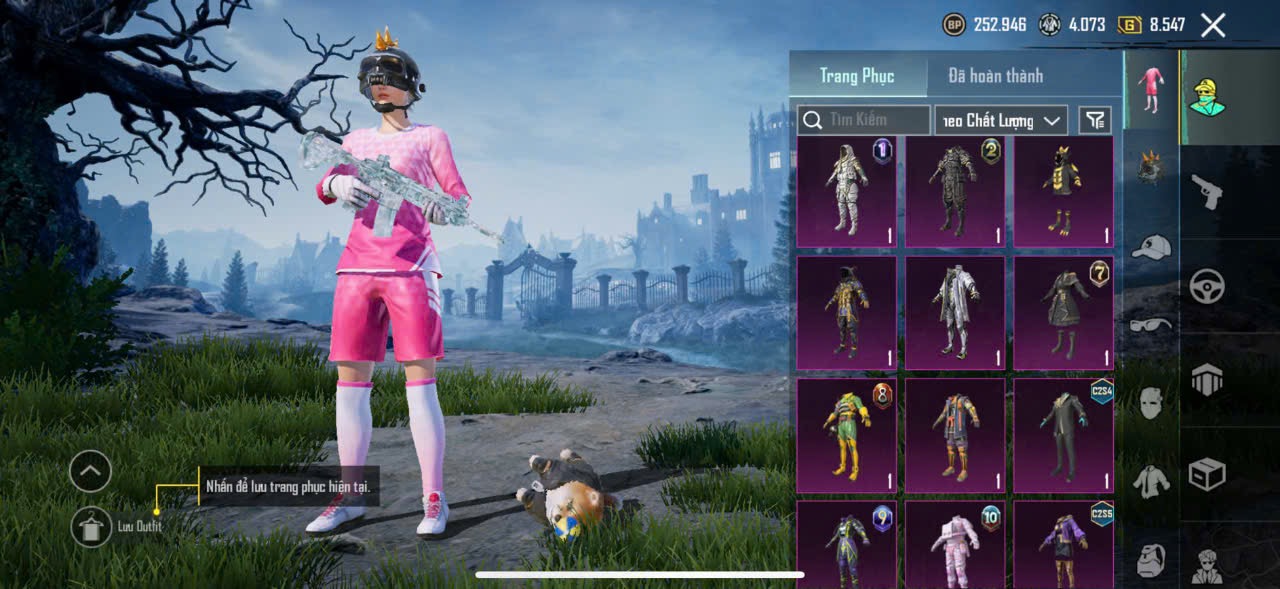
Task: Pick the black suit outfit tagged C2S4
Action: click(x=1063, y=435)
